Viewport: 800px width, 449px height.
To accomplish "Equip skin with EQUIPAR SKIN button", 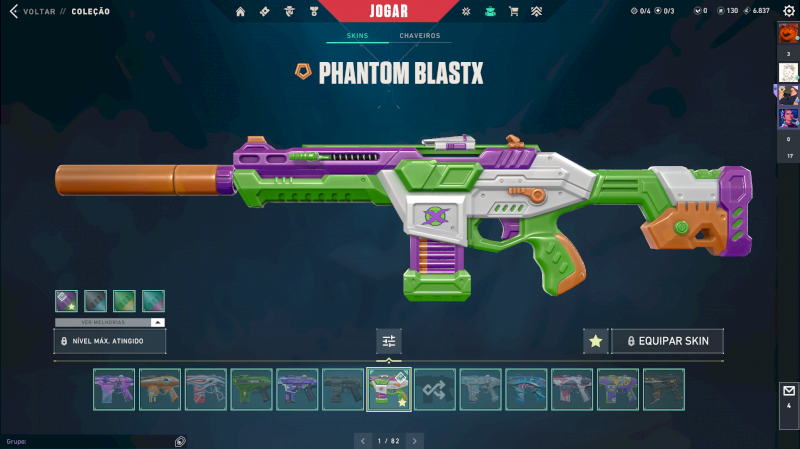I will 667,341.
